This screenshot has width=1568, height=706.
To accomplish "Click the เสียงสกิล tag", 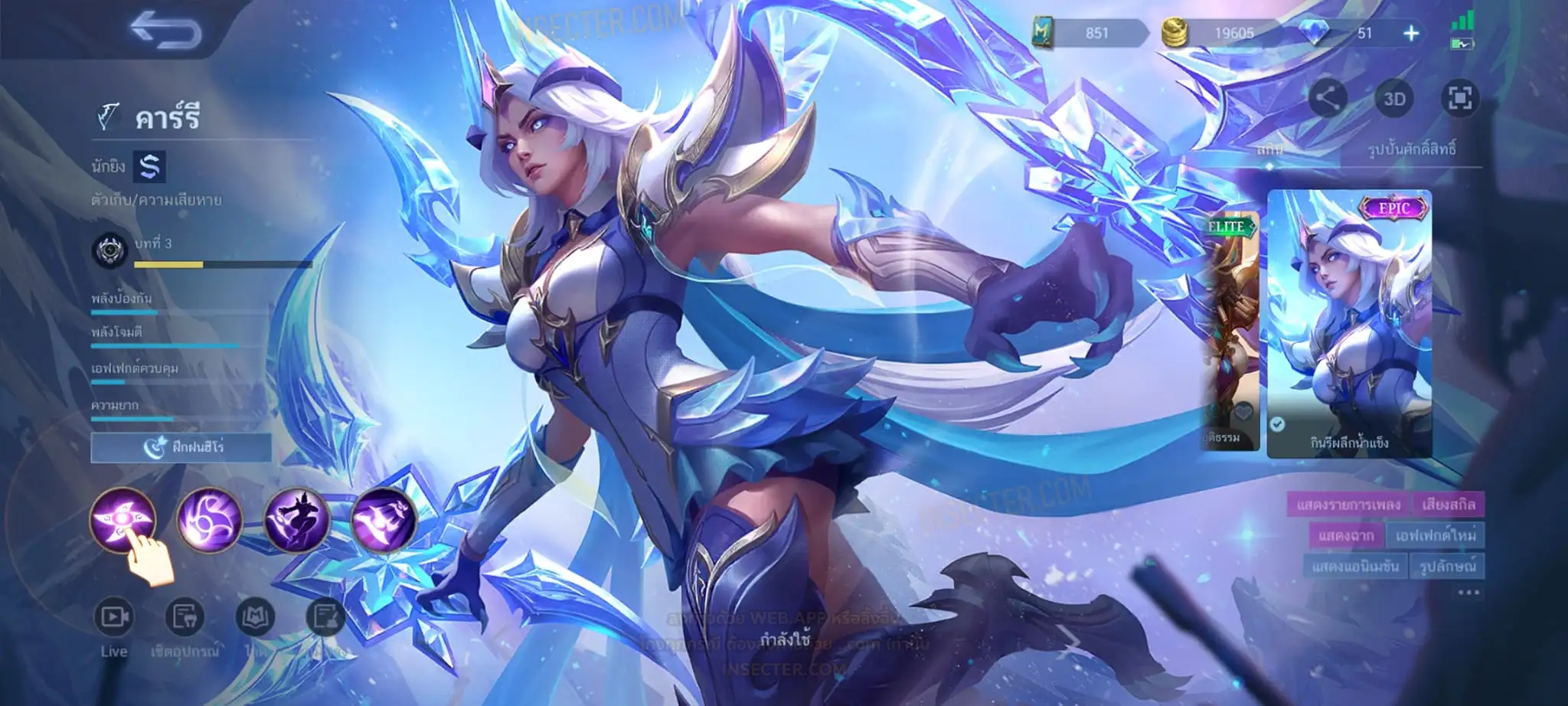I will click(1449, 505).
